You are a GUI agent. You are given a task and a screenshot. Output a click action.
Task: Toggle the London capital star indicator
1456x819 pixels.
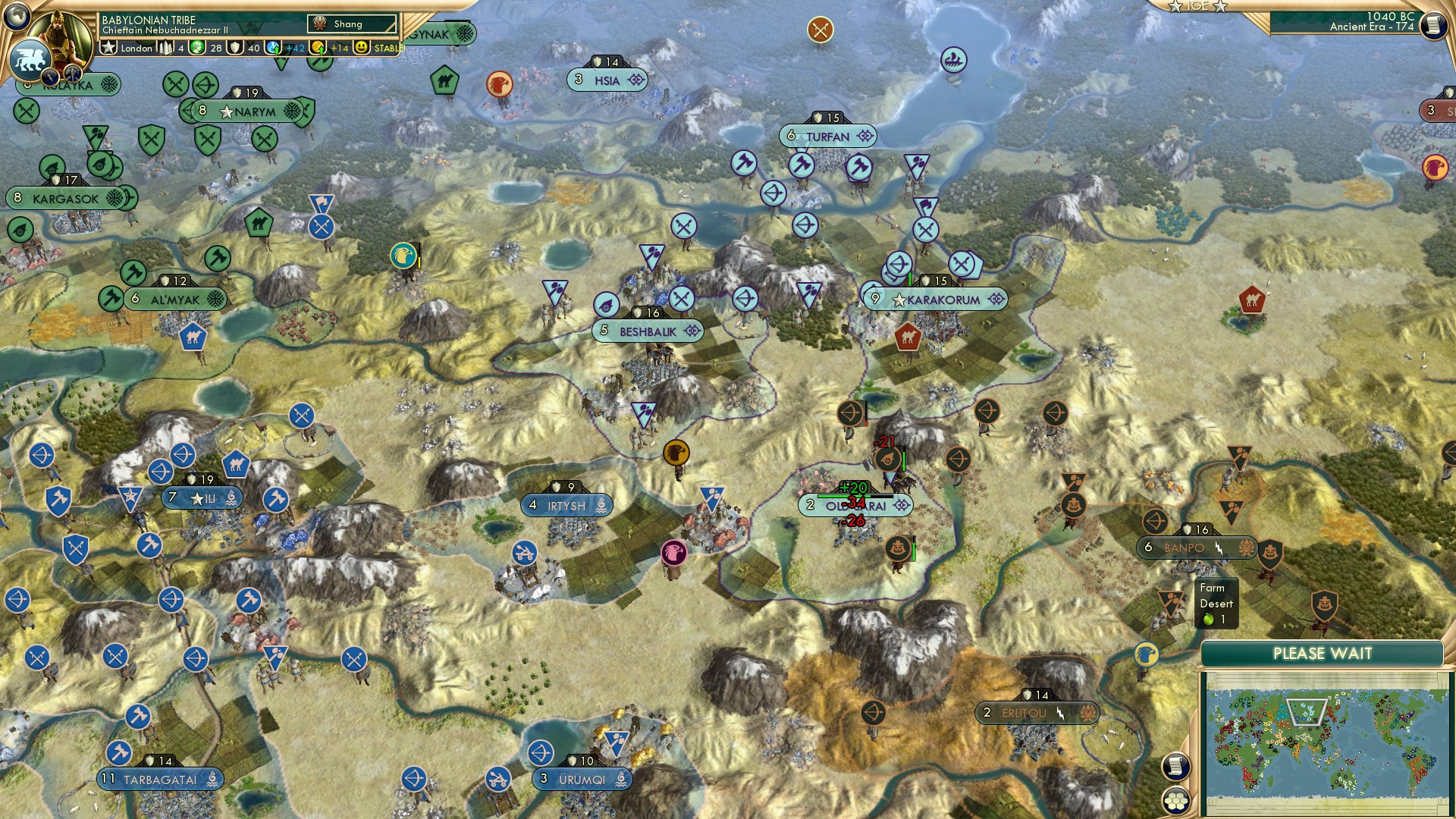point(108,47)
